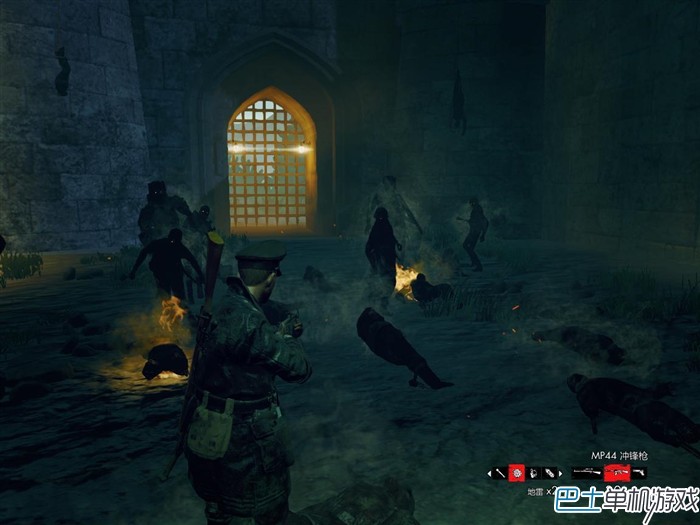
Task: Click the left arrow of the item selector
Action: (489, 473)
